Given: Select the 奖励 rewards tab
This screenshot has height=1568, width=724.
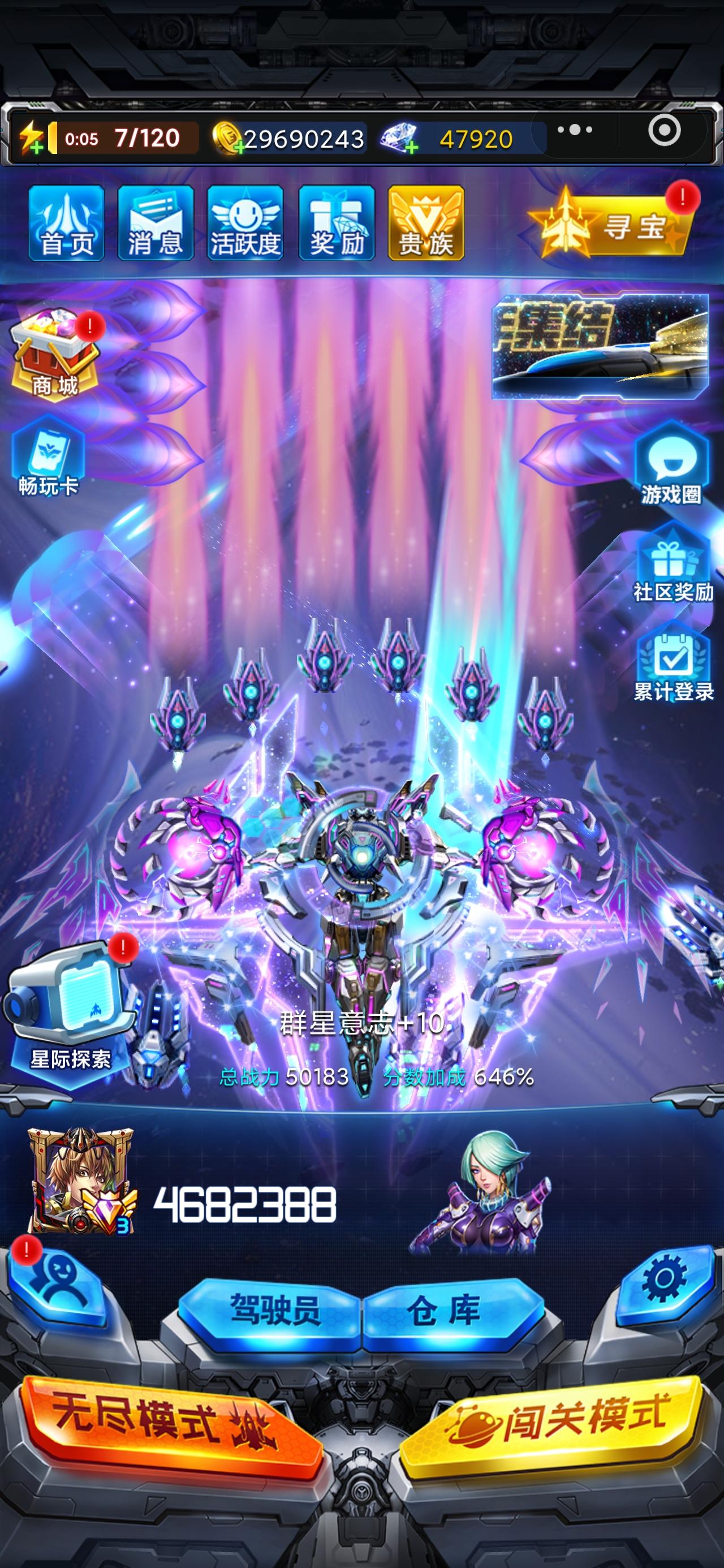Looking at the screenshot, I should [x=335, y=222].
